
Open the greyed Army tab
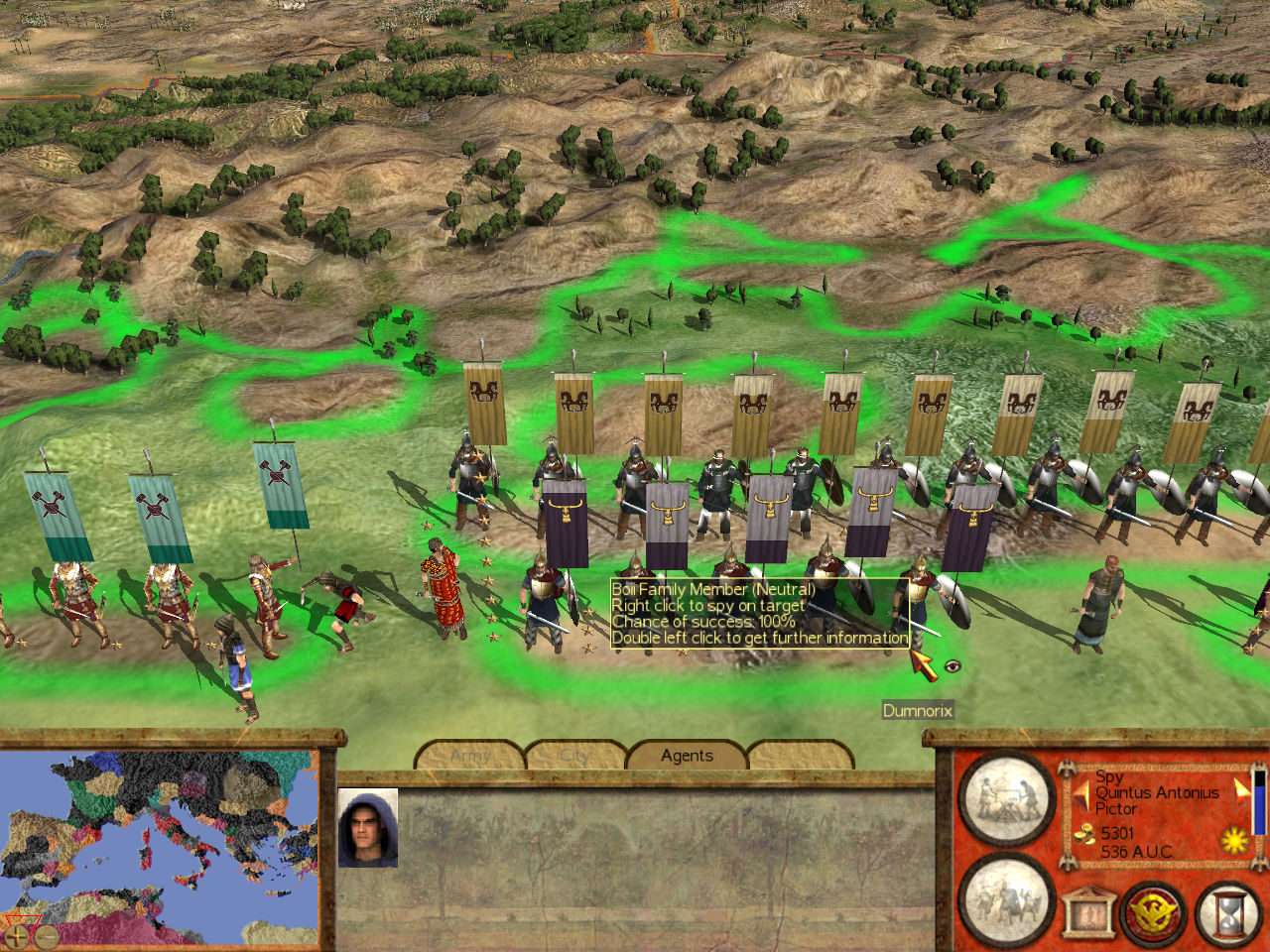[470, 756]
